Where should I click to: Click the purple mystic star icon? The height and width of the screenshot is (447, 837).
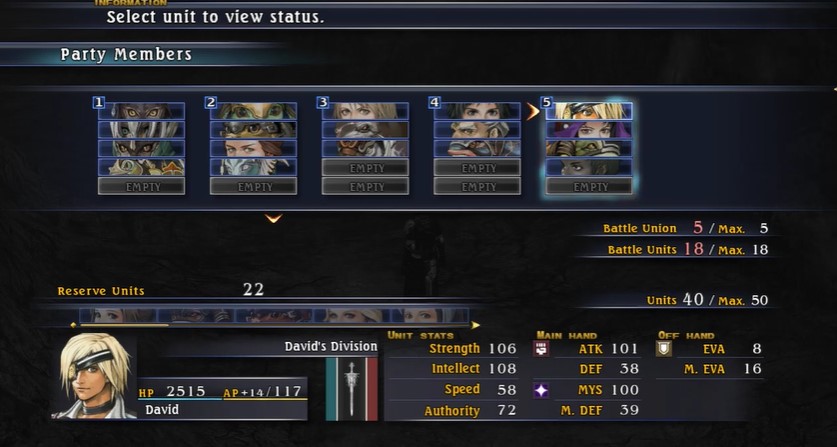click(541, 390)
